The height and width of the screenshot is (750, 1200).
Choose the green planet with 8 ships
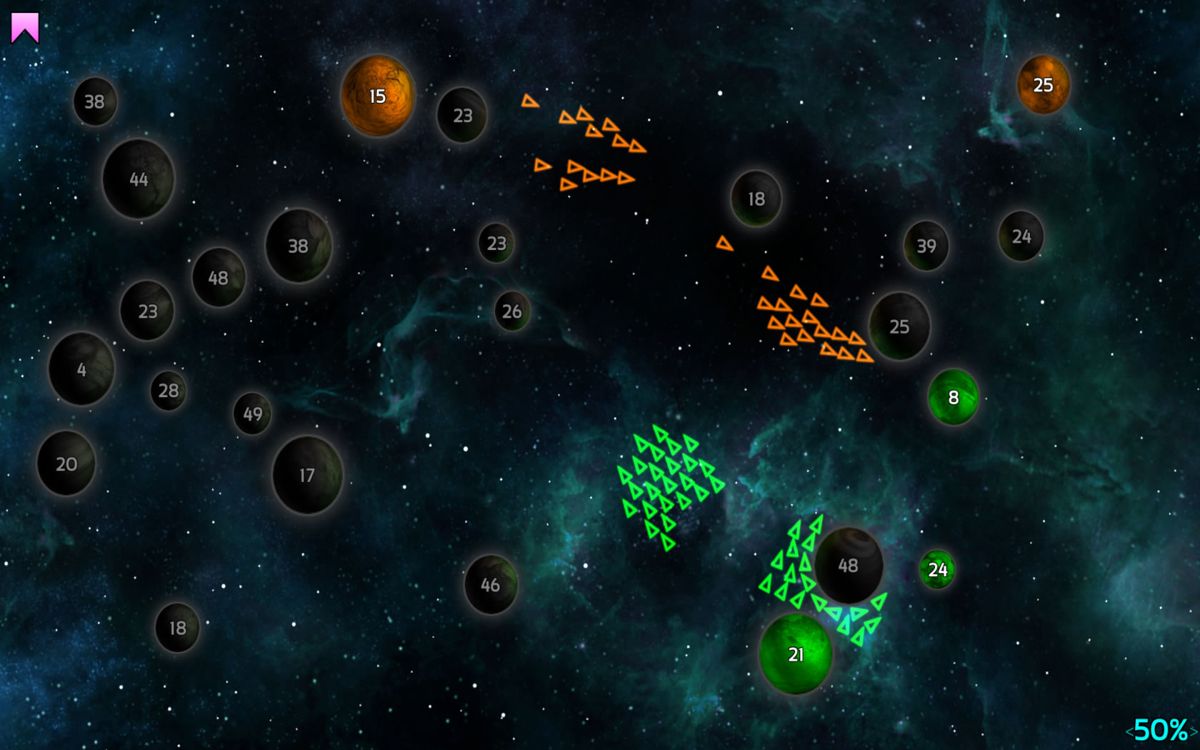(x=953, y=397)
